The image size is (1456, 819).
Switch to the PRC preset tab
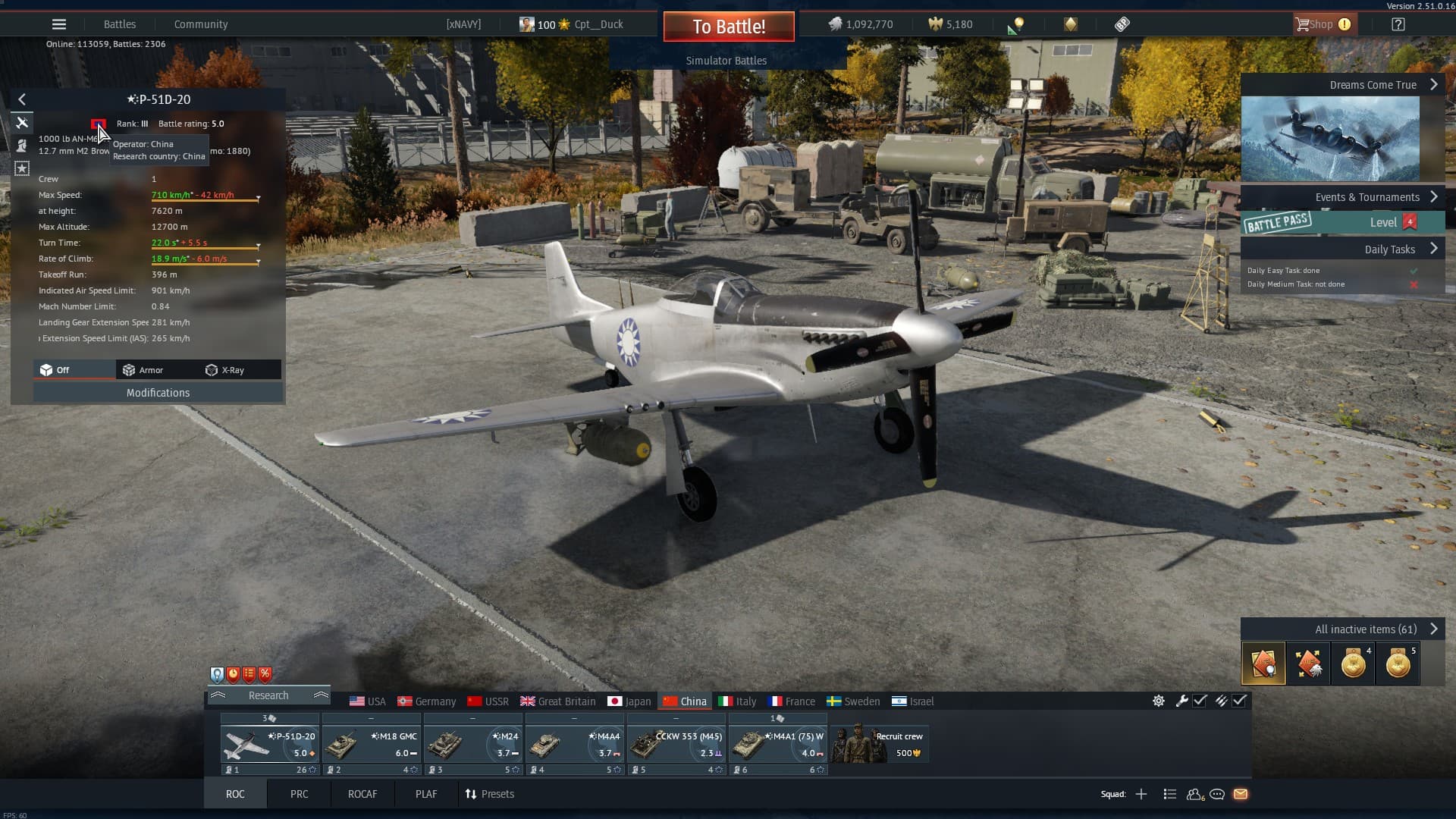[299, 794]
